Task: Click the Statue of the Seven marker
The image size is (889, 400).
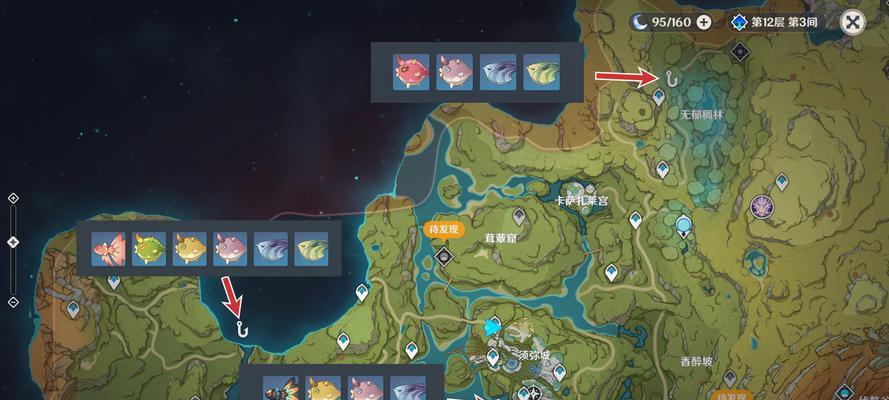Action: [x=684, y=226]
